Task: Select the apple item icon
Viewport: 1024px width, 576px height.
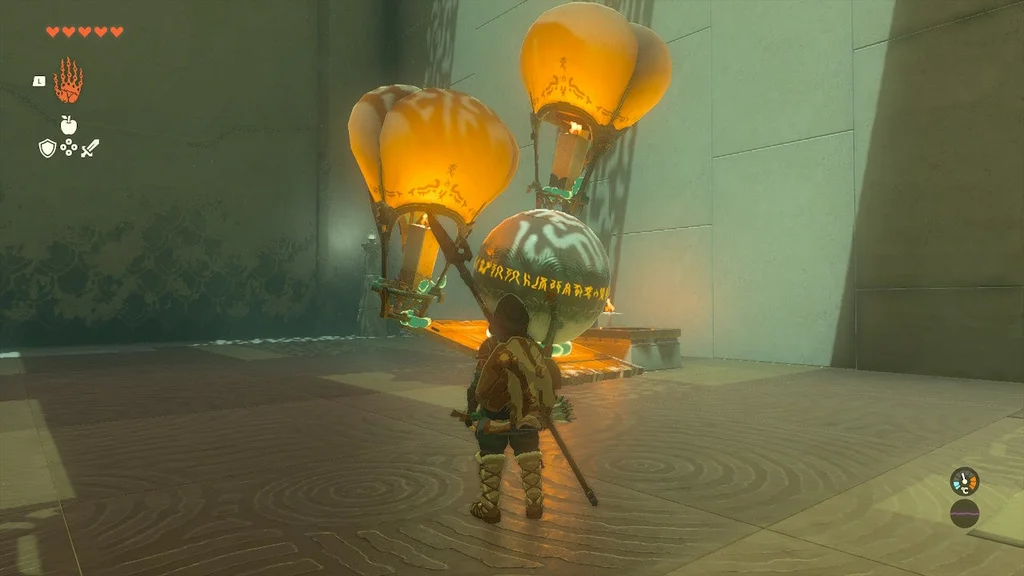Action: pos(68,125)
